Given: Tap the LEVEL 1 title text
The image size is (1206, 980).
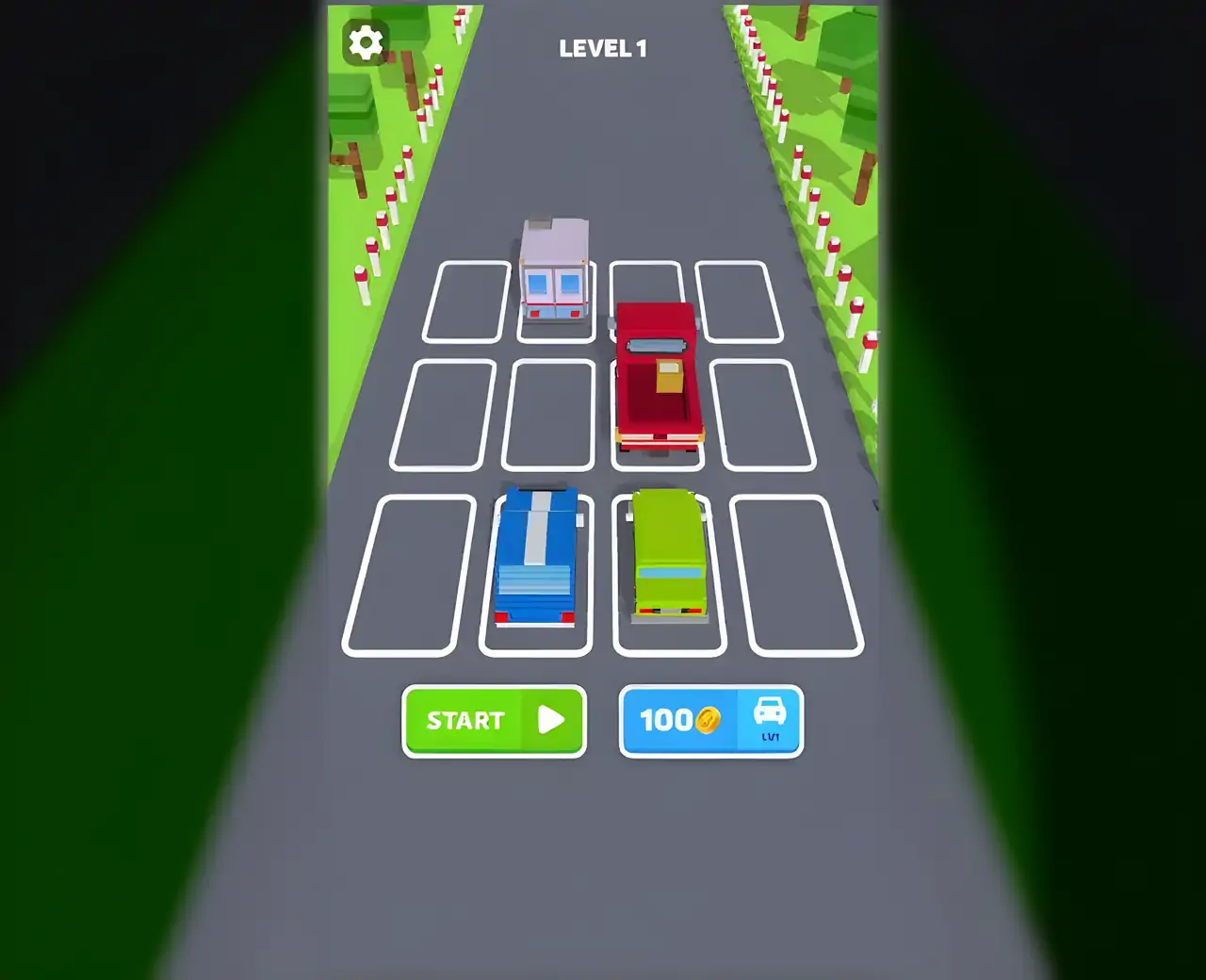Looking at the screenshot, I should pos(603,49).
